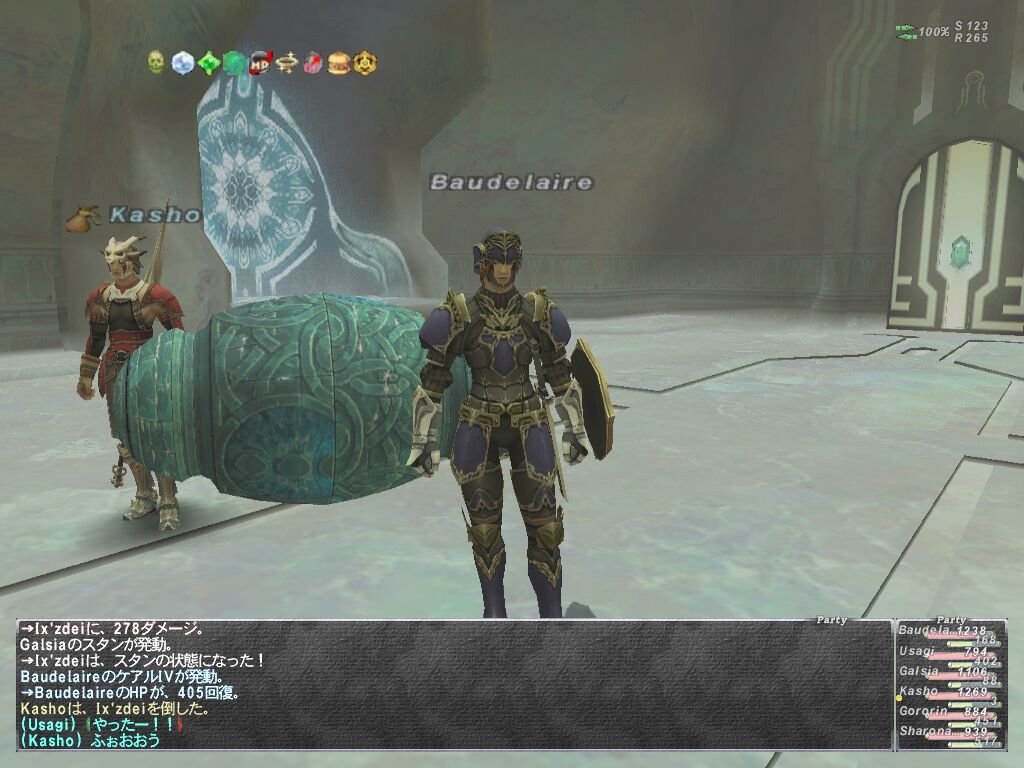The width and height of the screenshot is (1024, 768).
Task: Check the burger food effect icon
Action: coord(339,63)
